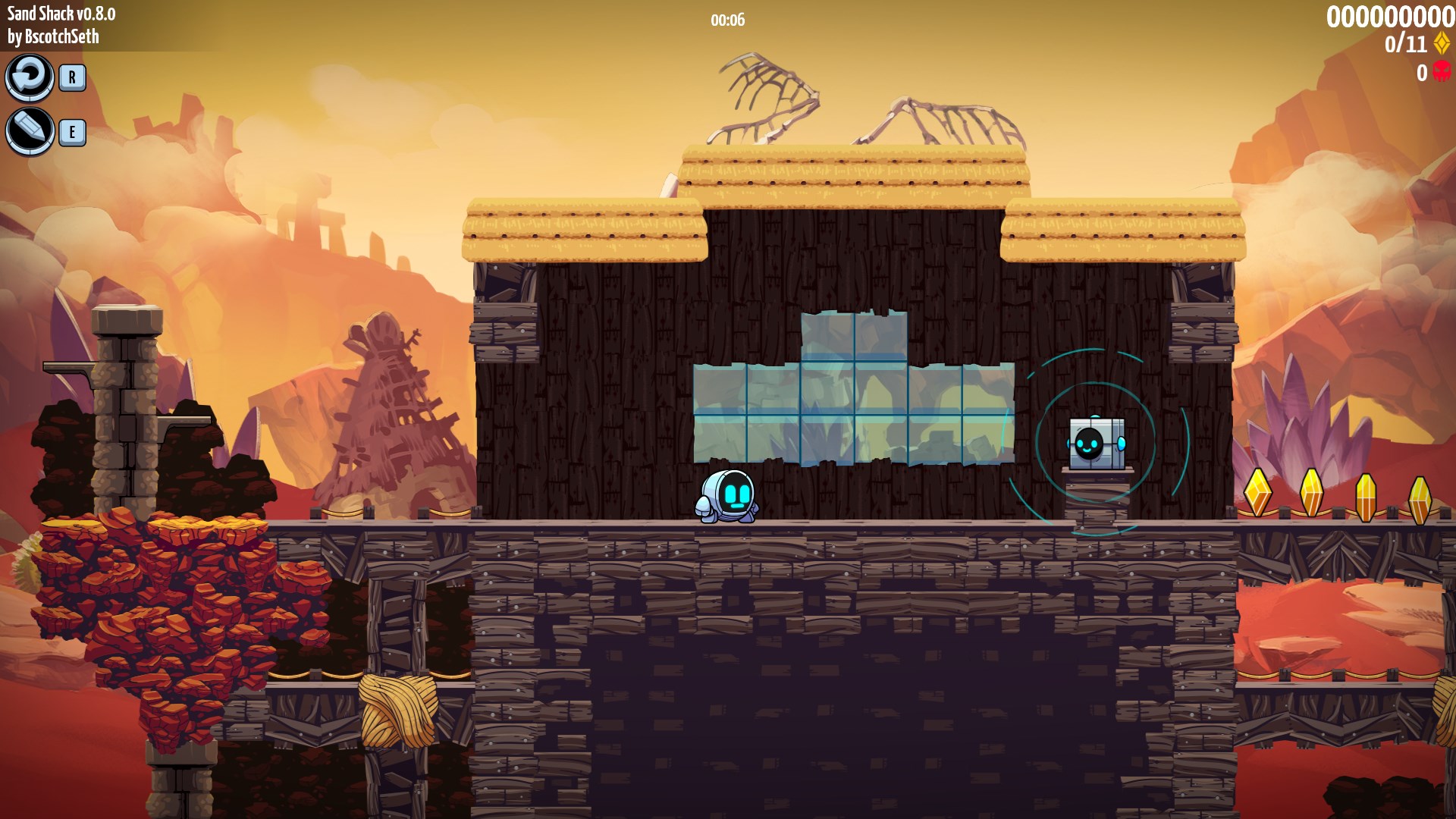The width and height of the screenshot is (1456, 819).
Task: Click the circular arrow restart level icon
Action: (x=30, y=77)
